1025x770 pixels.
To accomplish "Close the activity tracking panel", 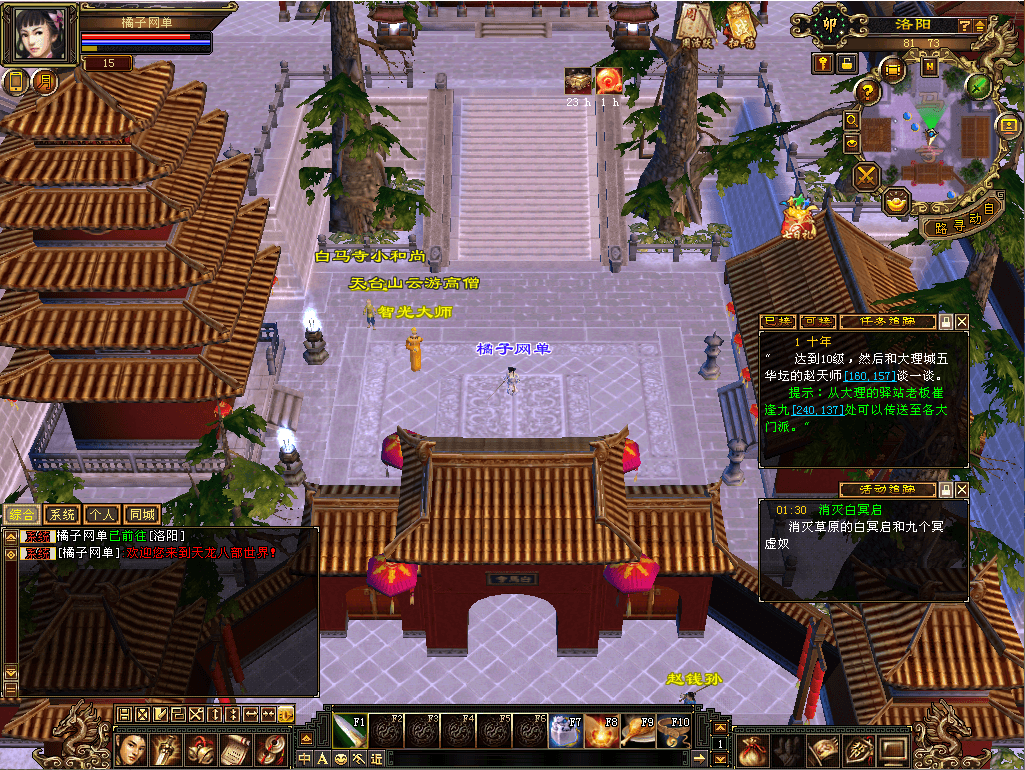I will coord(962,490).
